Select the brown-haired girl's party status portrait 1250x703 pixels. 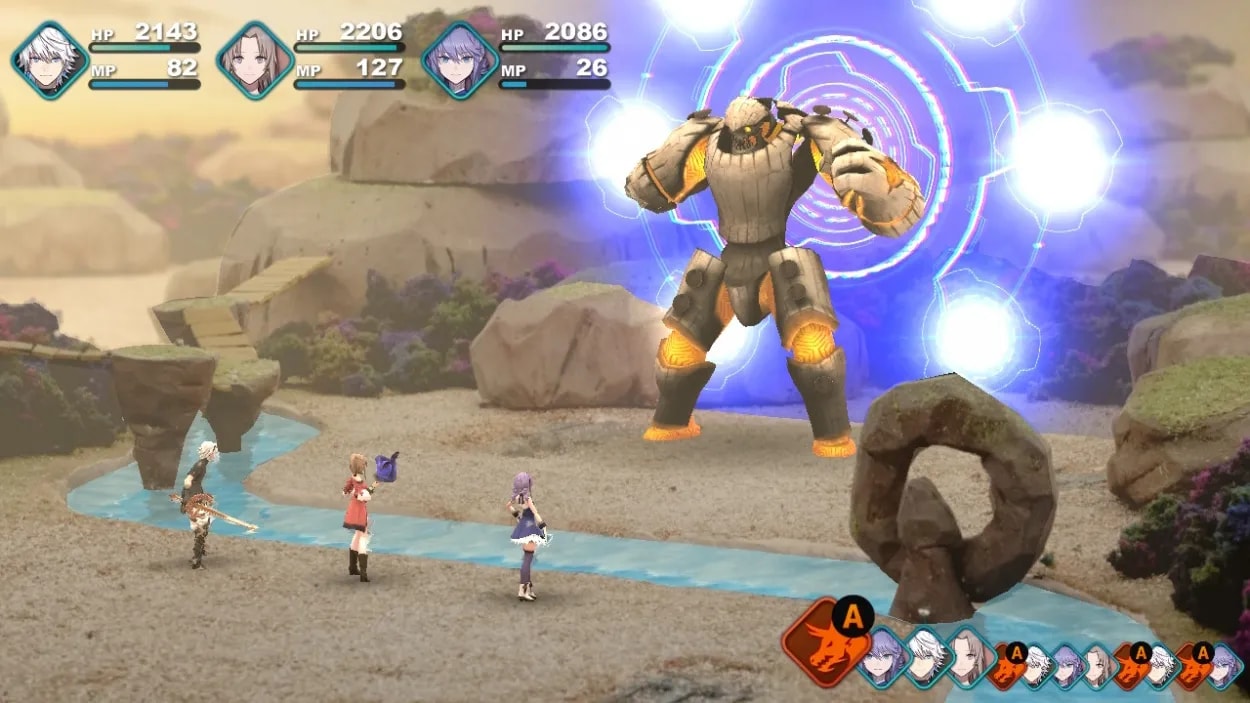pos(254,60)
